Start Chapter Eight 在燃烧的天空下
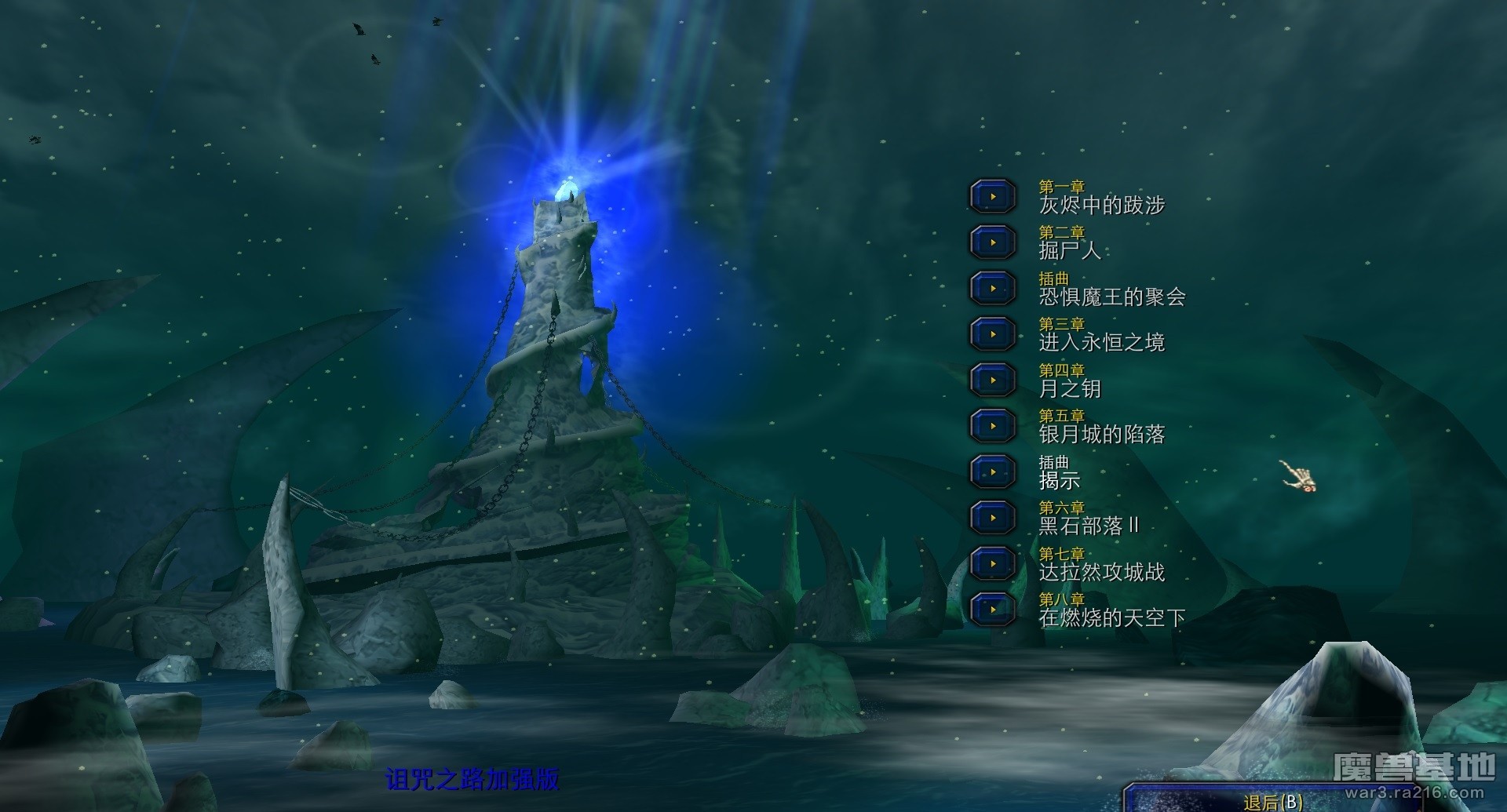This screenshot has width=1507, height=812. pyautogui.click(x=993, y=610)
